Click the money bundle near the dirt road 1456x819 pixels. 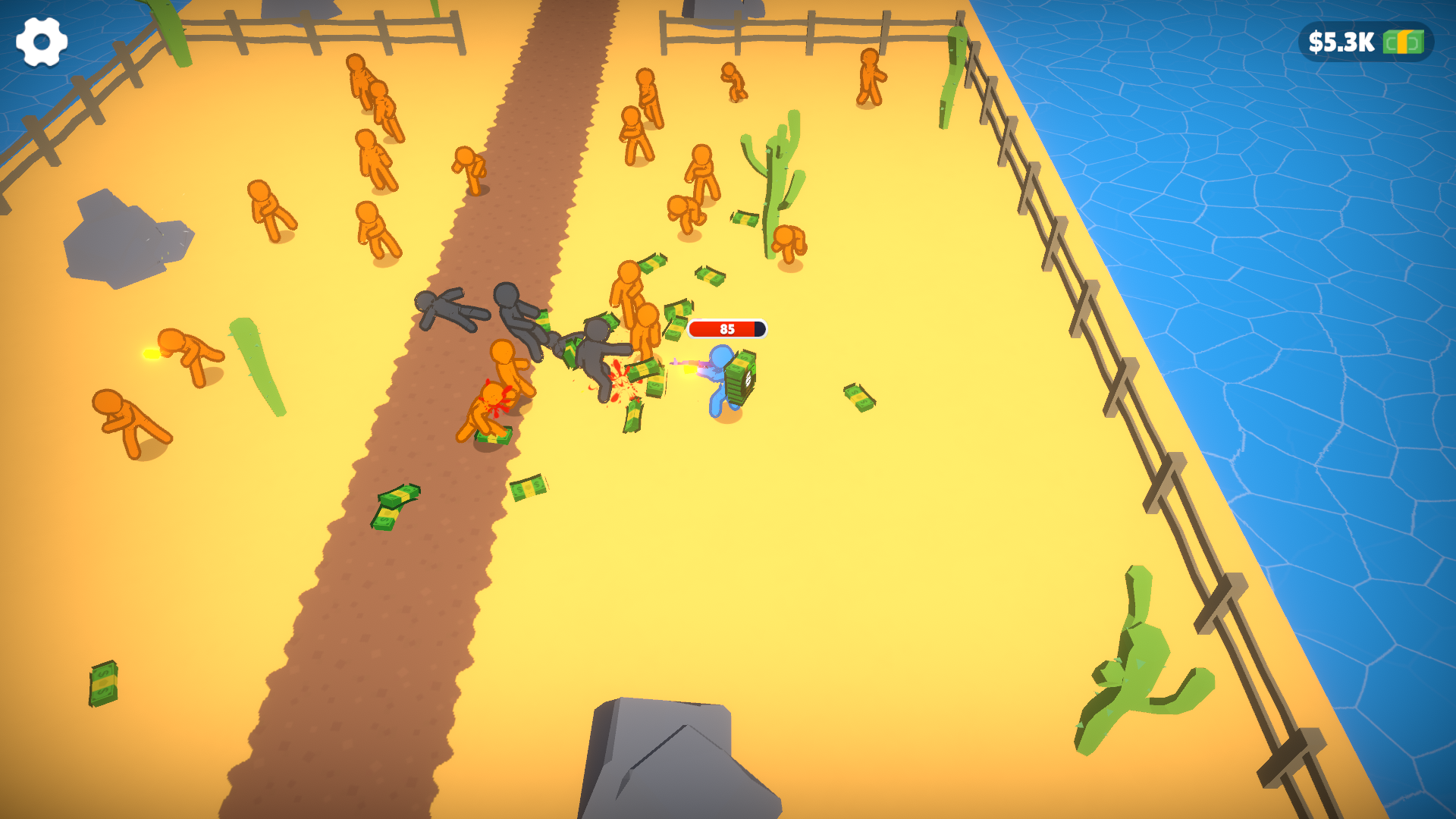tap(397, 508)
